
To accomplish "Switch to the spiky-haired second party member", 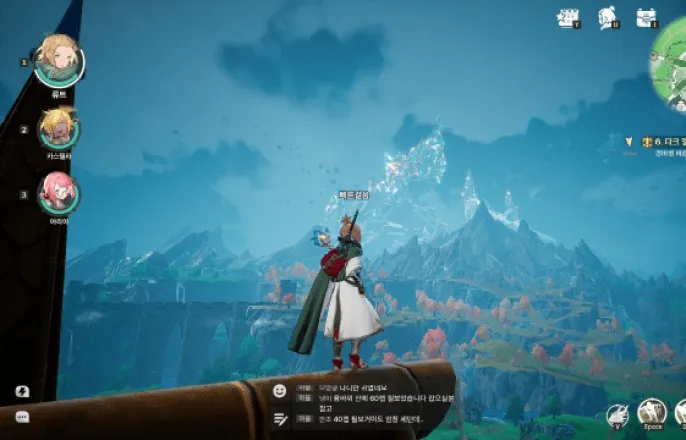I will click(x=58, y=128).
